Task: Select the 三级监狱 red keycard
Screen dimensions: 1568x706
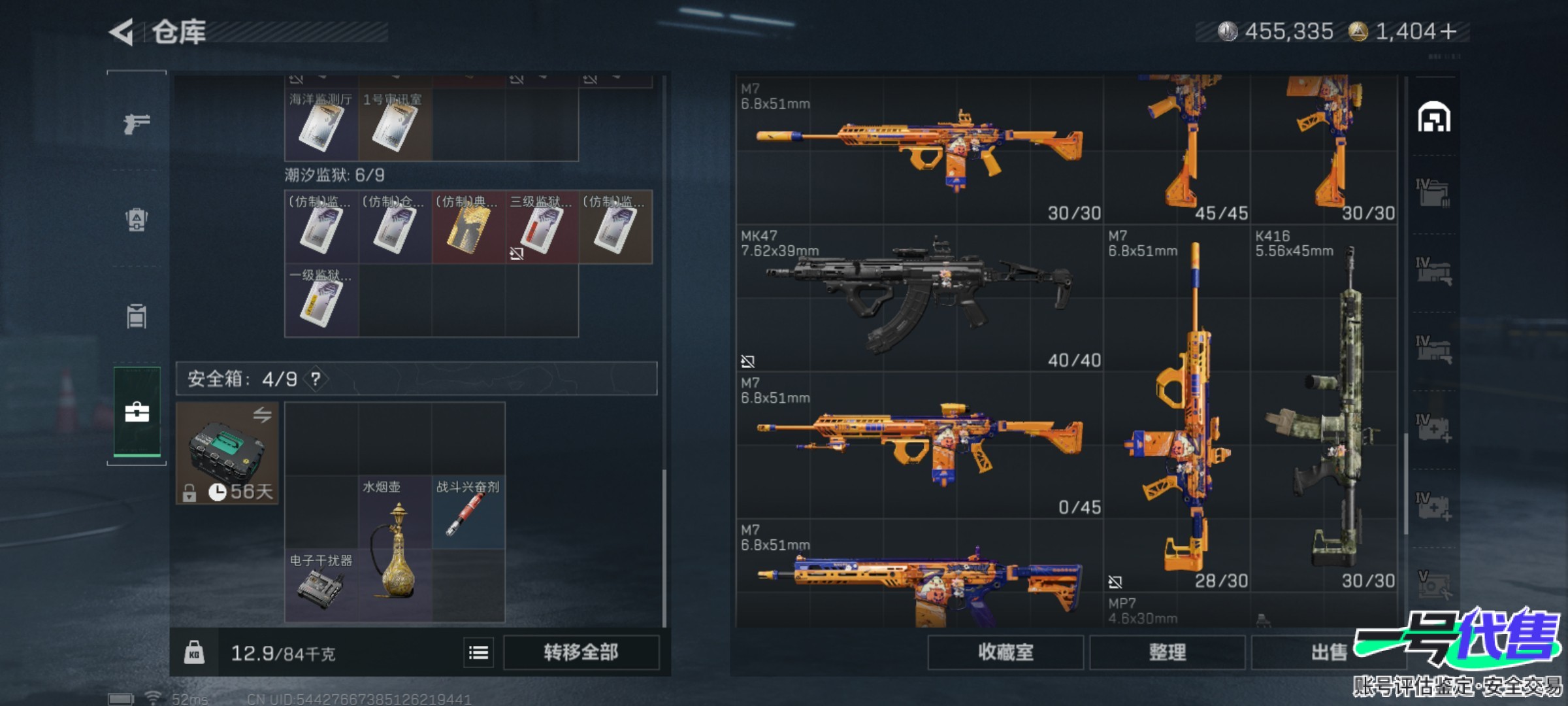Action: [540, 227]
